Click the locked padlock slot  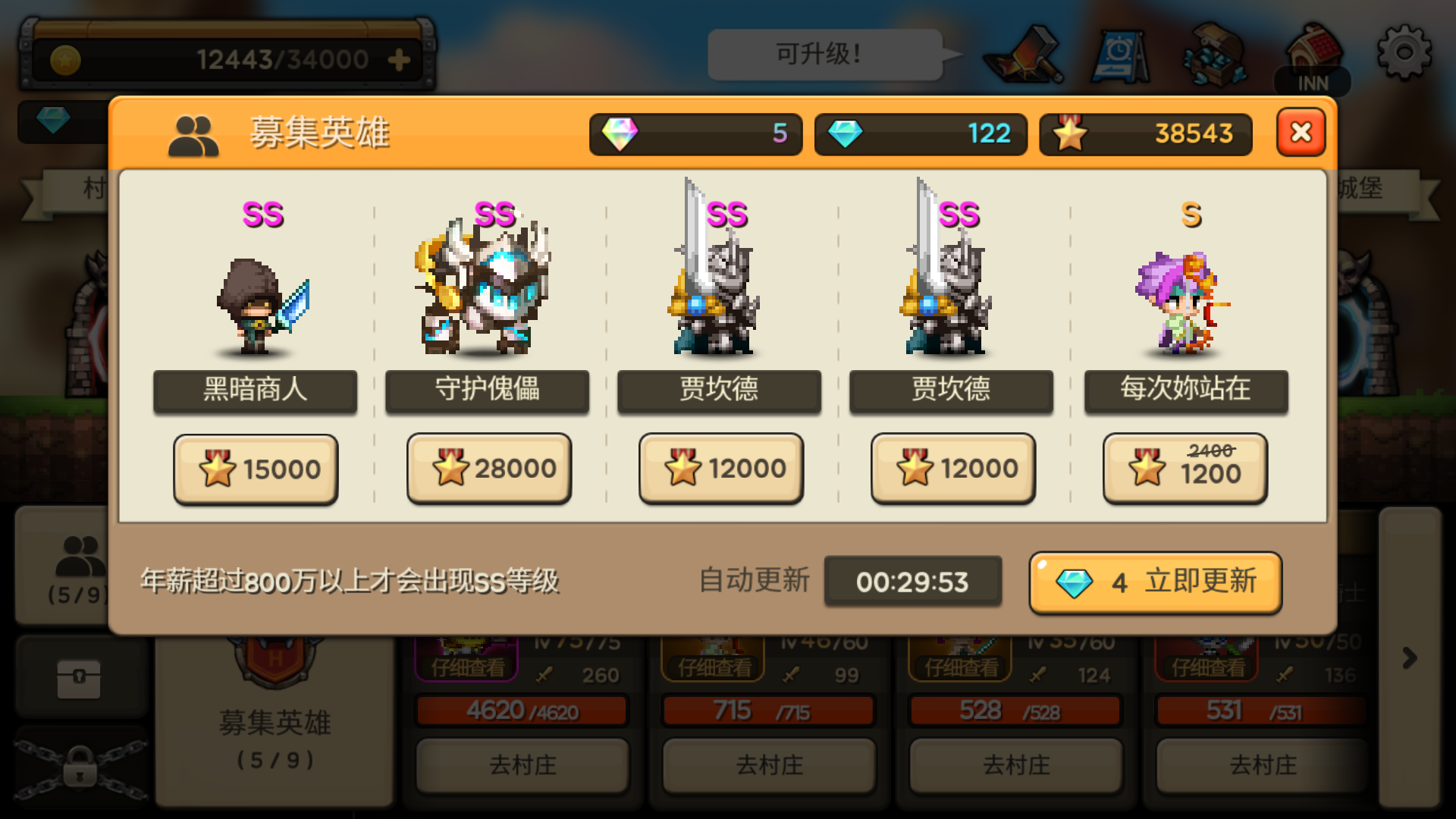point(81,766)
